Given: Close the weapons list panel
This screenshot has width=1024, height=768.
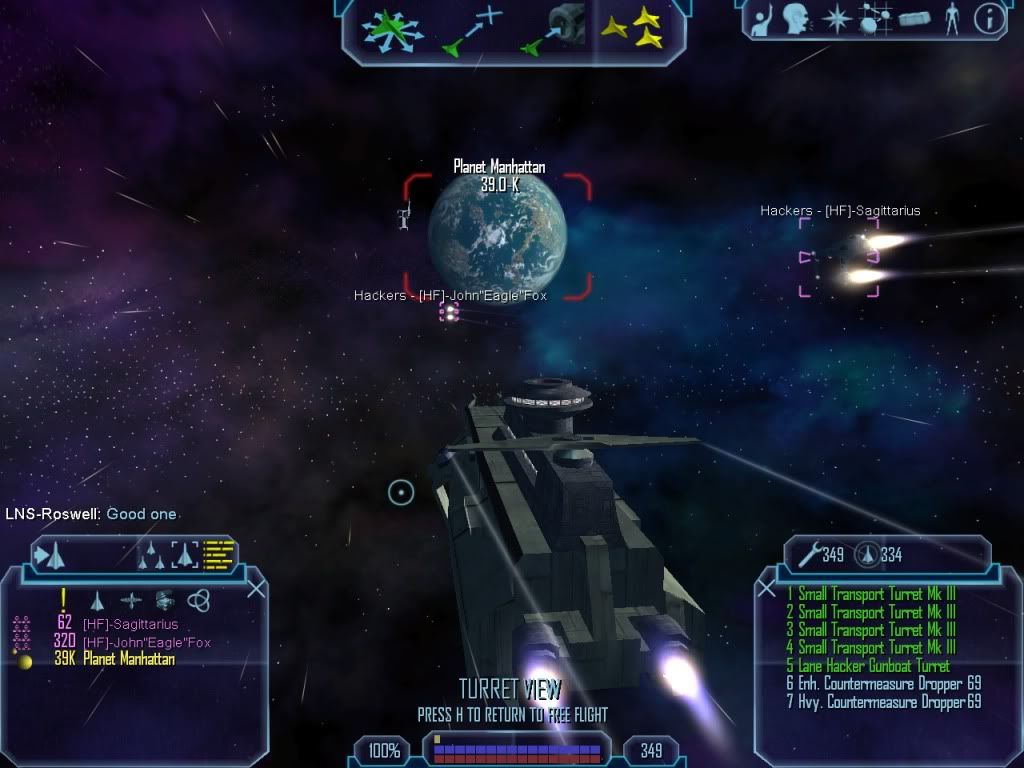Looking at the screenshot, I should (767, 589).
